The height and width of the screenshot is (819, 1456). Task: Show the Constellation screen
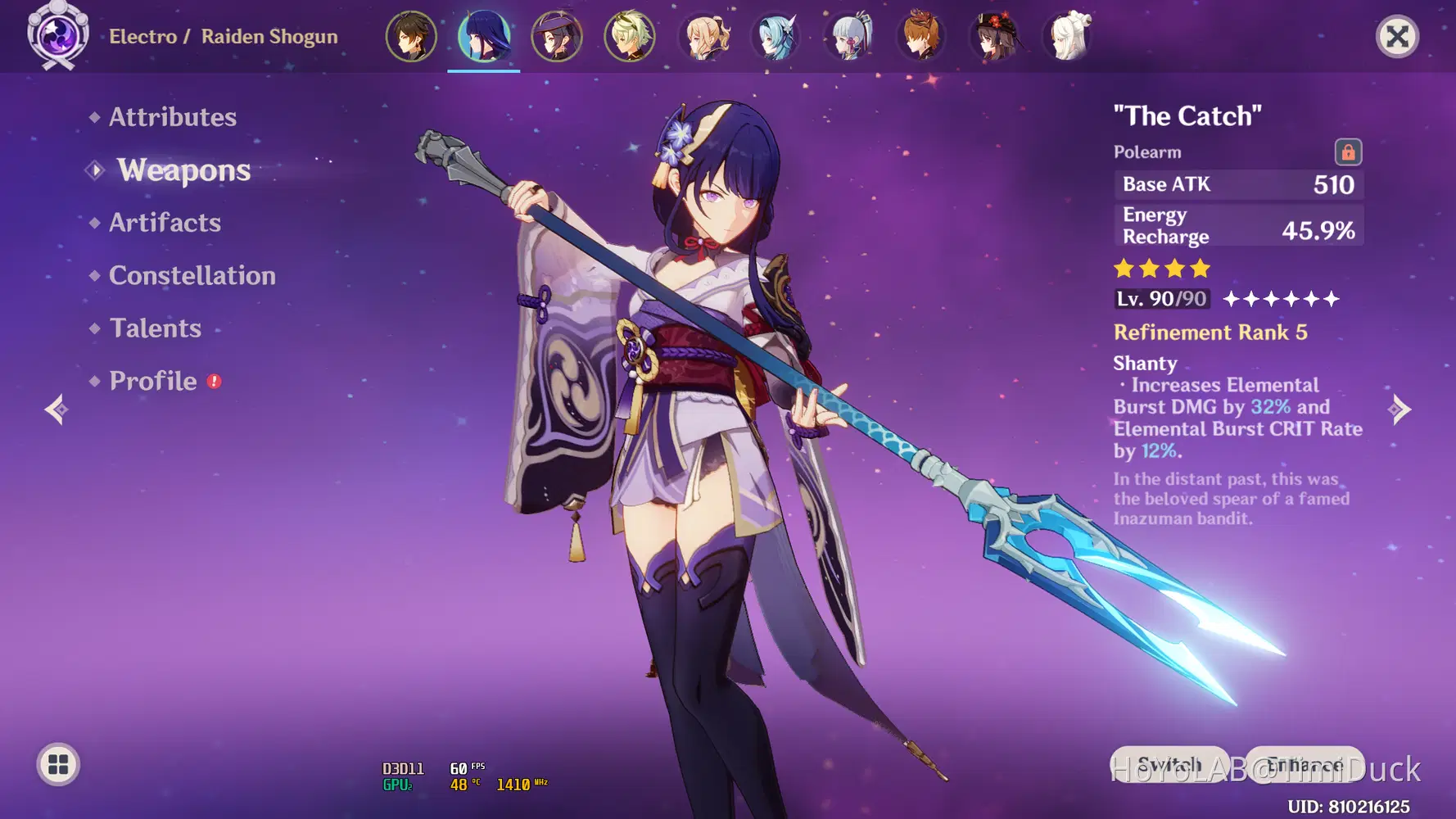point(192,276)
